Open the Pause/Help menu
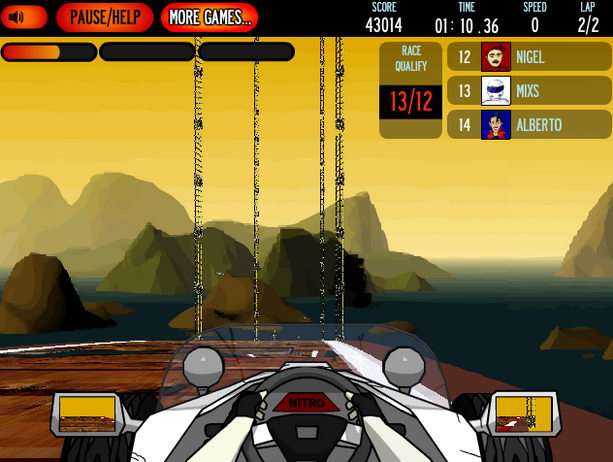 105,17
